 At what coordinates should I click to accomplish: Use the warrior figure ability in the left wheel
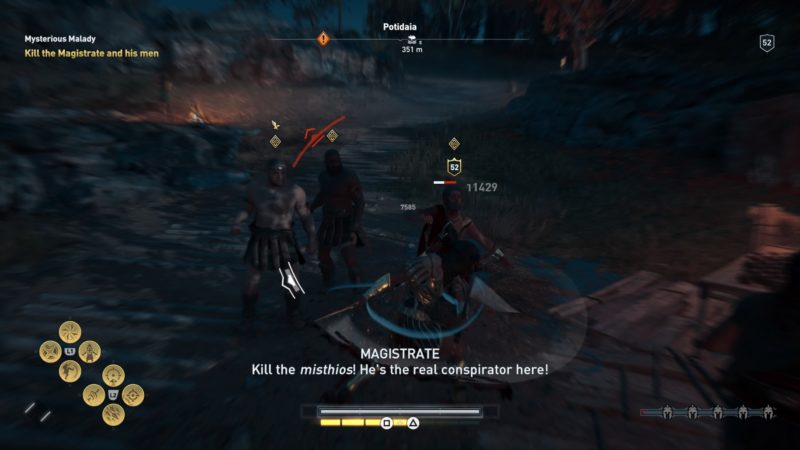point(90,351)
